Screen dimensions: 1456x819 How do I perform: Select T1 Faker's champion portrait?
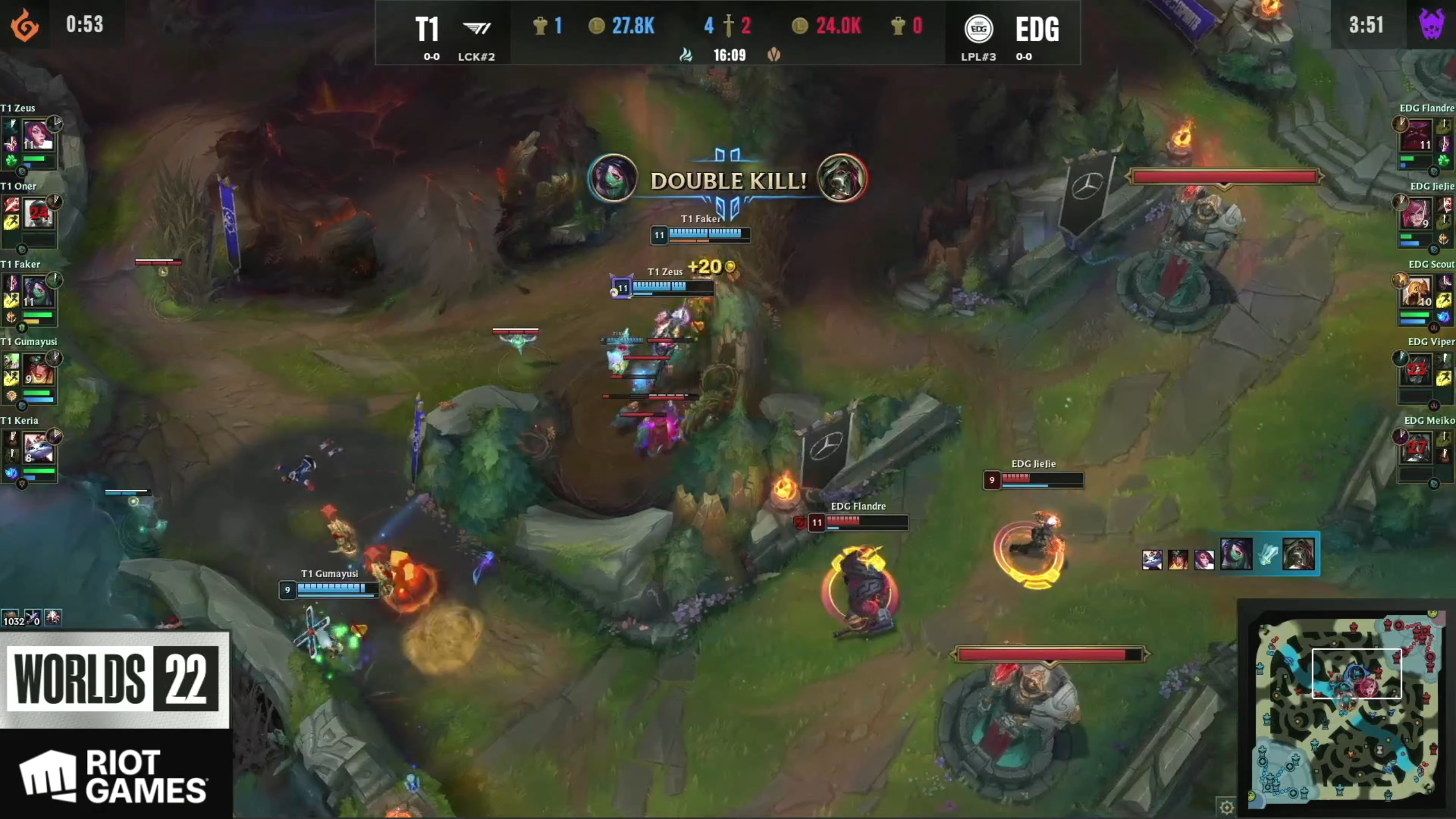(38, 291)
